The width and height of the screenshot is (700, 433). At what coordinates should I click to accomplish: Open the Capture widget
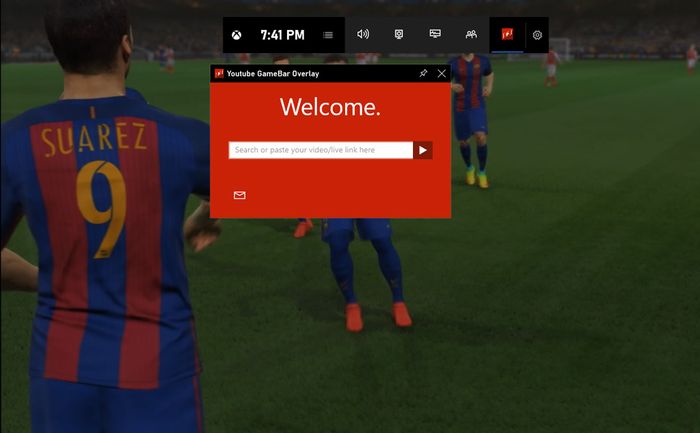point(399,34)
